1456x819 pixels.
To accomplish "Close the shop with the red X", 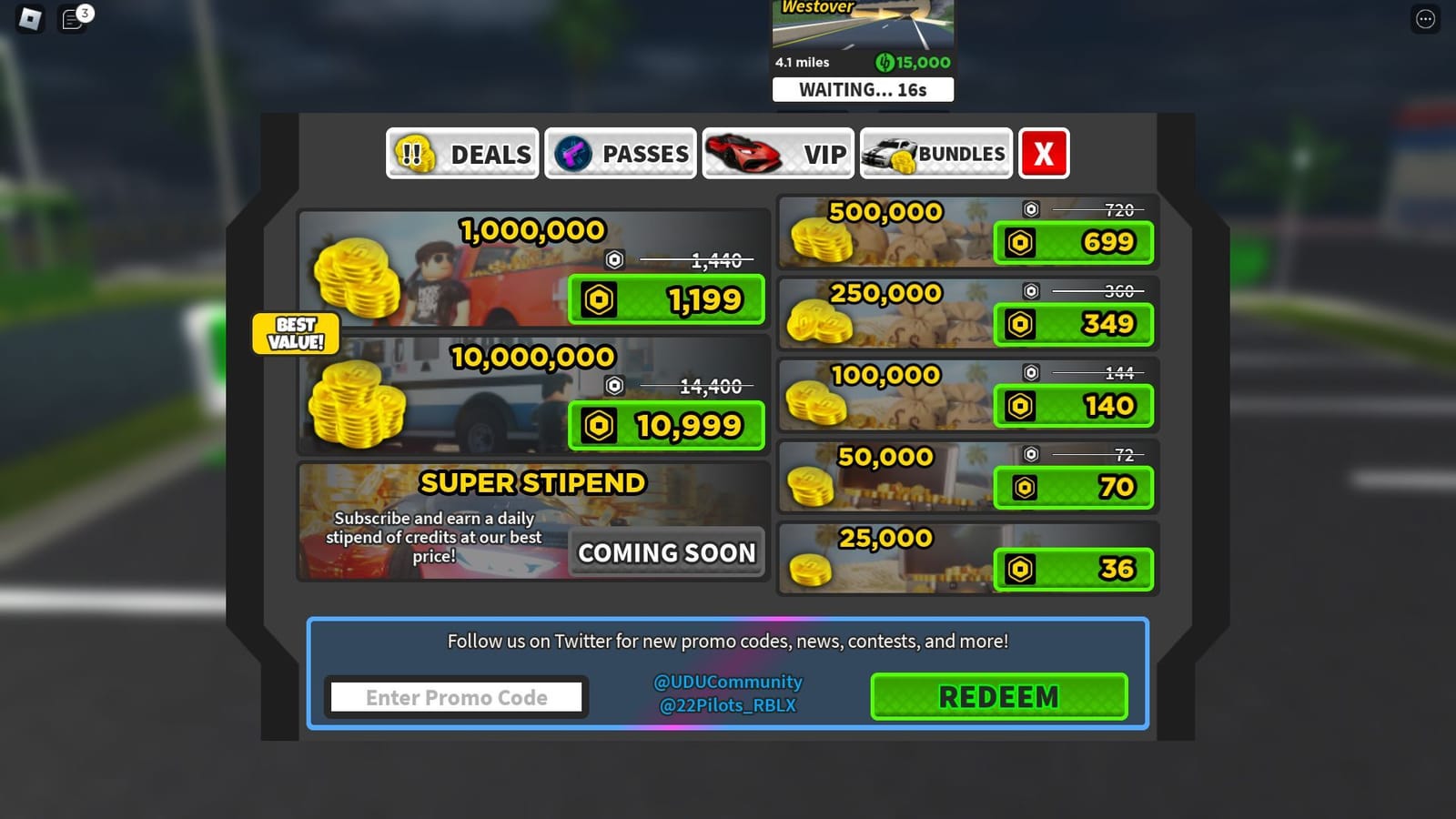I will tap(1043, 154).
